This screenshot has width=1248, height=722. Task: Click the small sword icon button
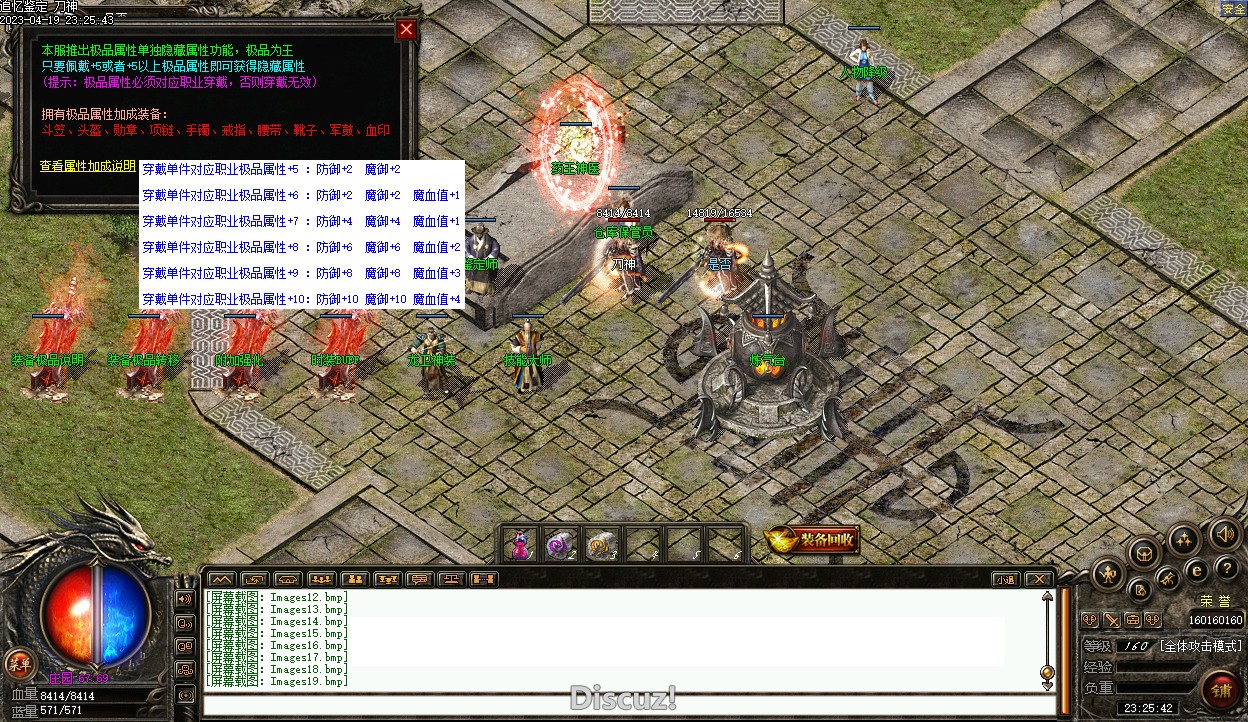[1110, 620]
